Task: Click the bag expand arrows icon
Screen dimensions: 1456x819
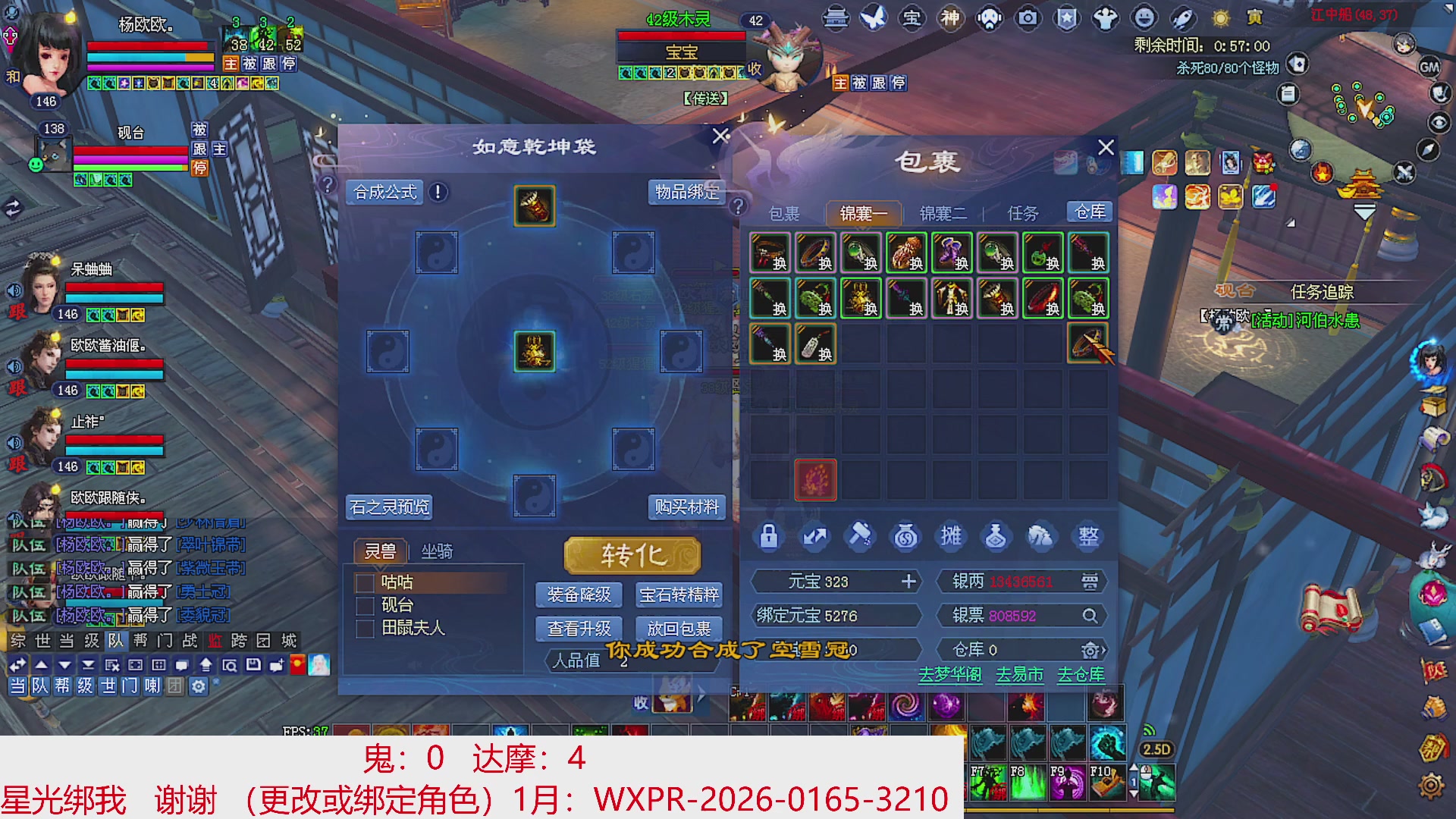Action: pyautogui.click(x=814, y=536)
